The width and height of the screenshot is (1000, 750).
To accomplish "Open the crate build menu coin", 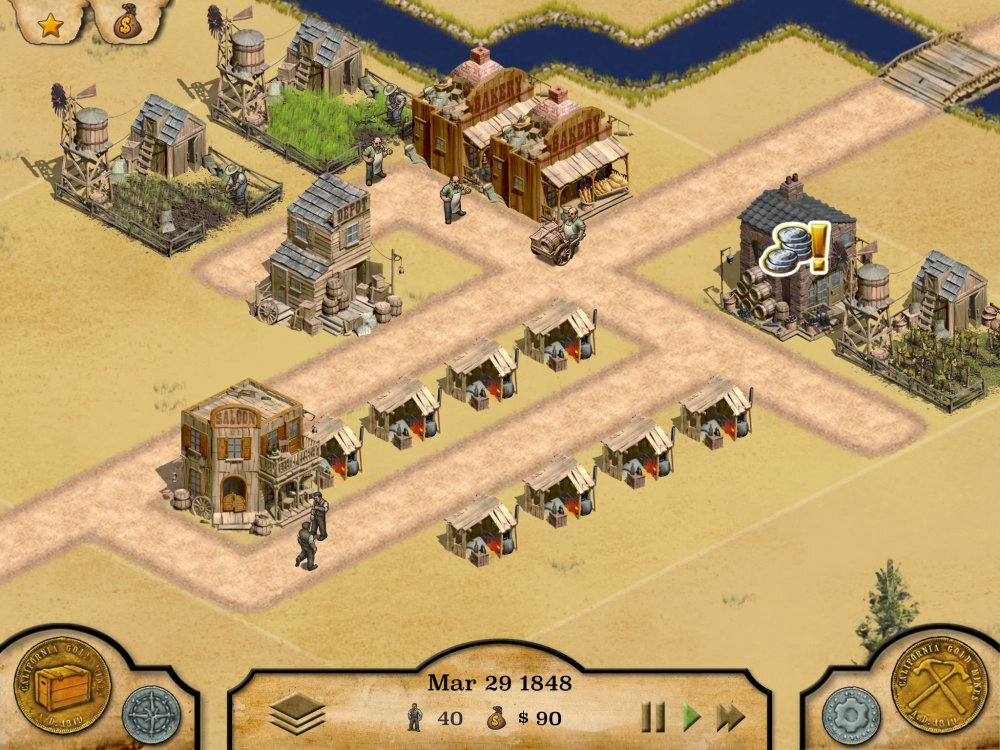I will pyautogui.click(x=62, y=685).
